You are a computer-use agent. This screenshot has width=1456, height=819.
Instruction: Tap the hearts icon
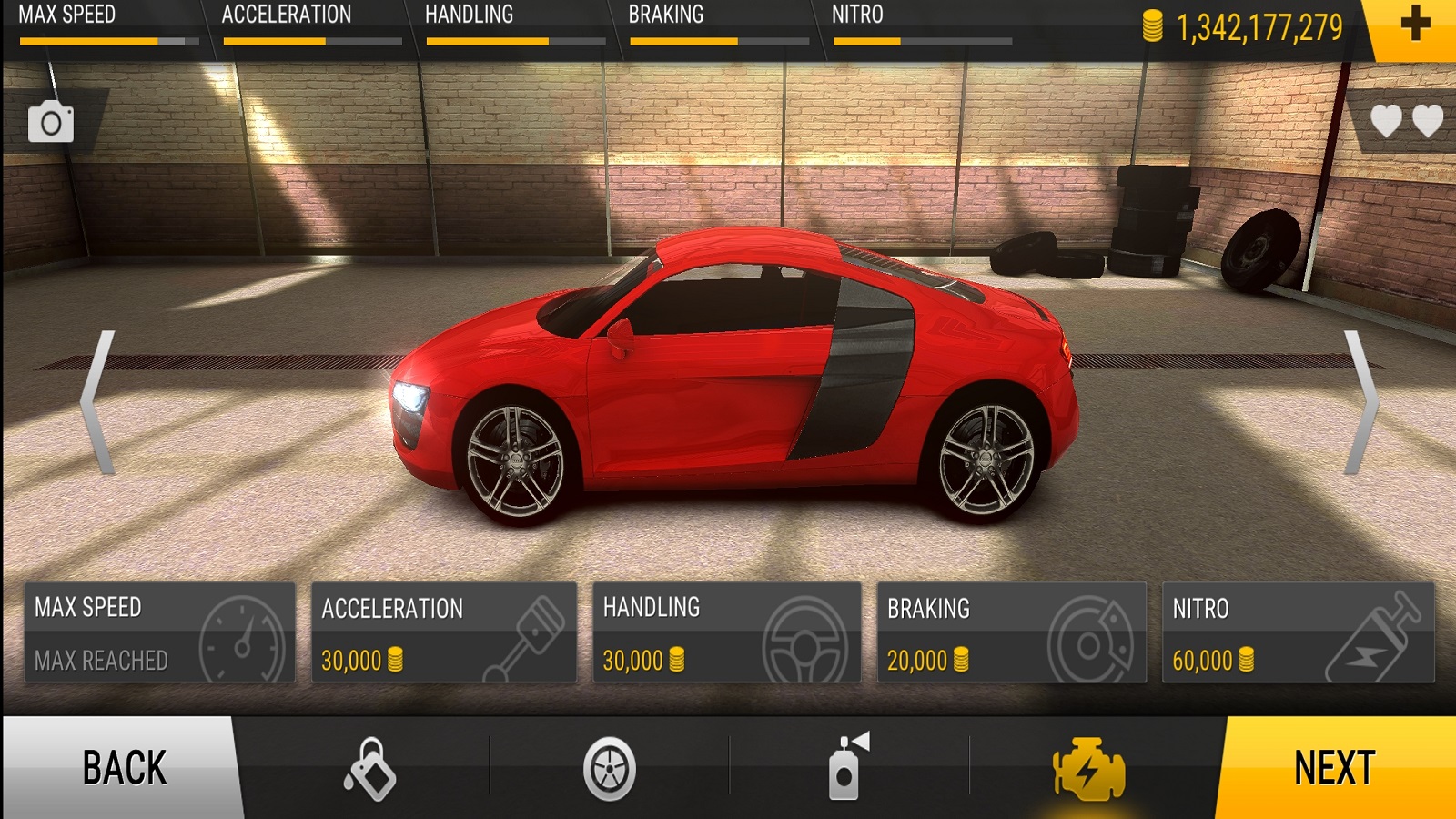click(x=1406, y=121)
